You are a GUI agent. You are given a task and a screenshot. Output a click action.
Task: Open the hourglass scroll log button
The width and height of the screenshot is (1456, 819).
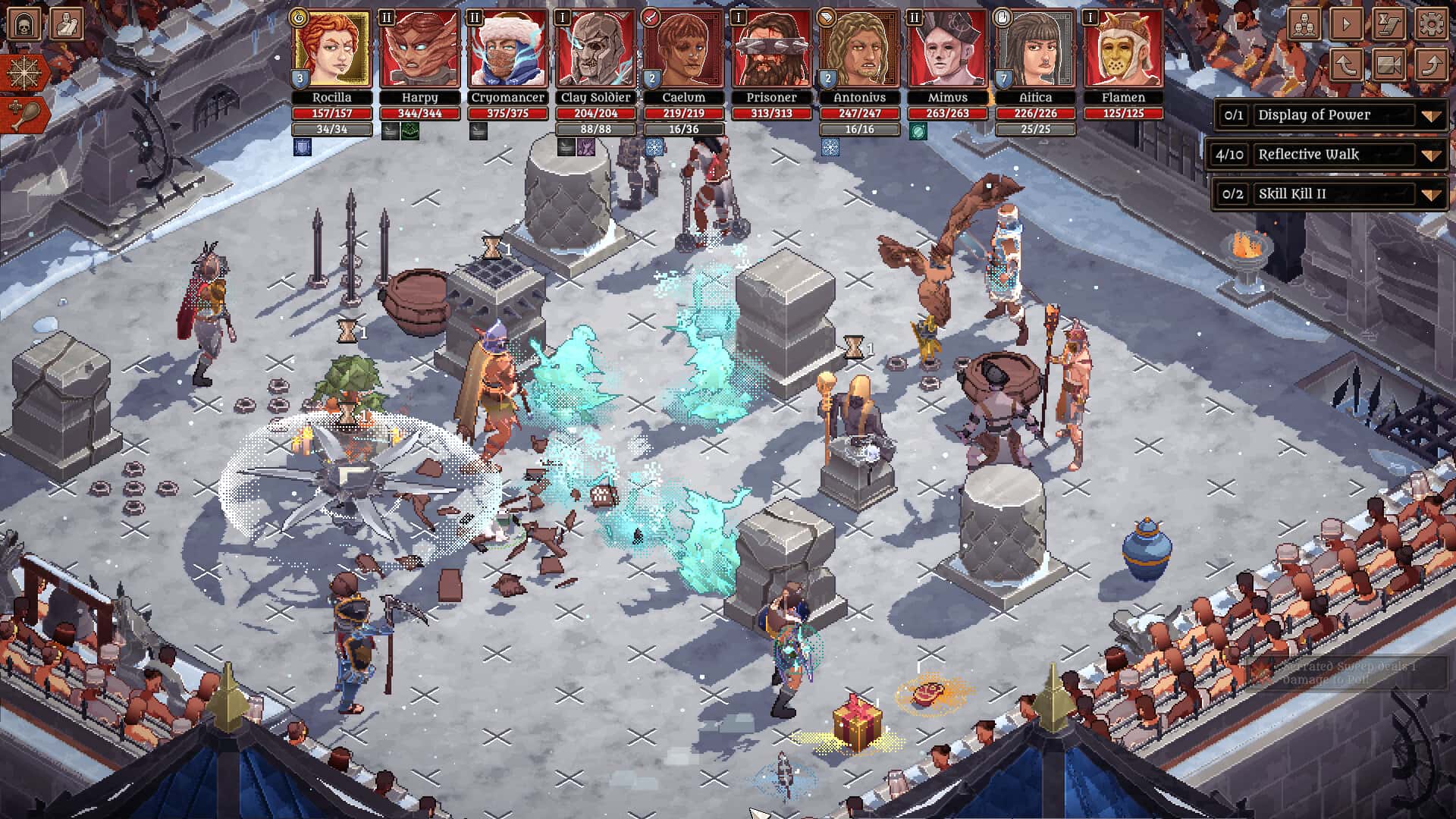pos(1389,23)
